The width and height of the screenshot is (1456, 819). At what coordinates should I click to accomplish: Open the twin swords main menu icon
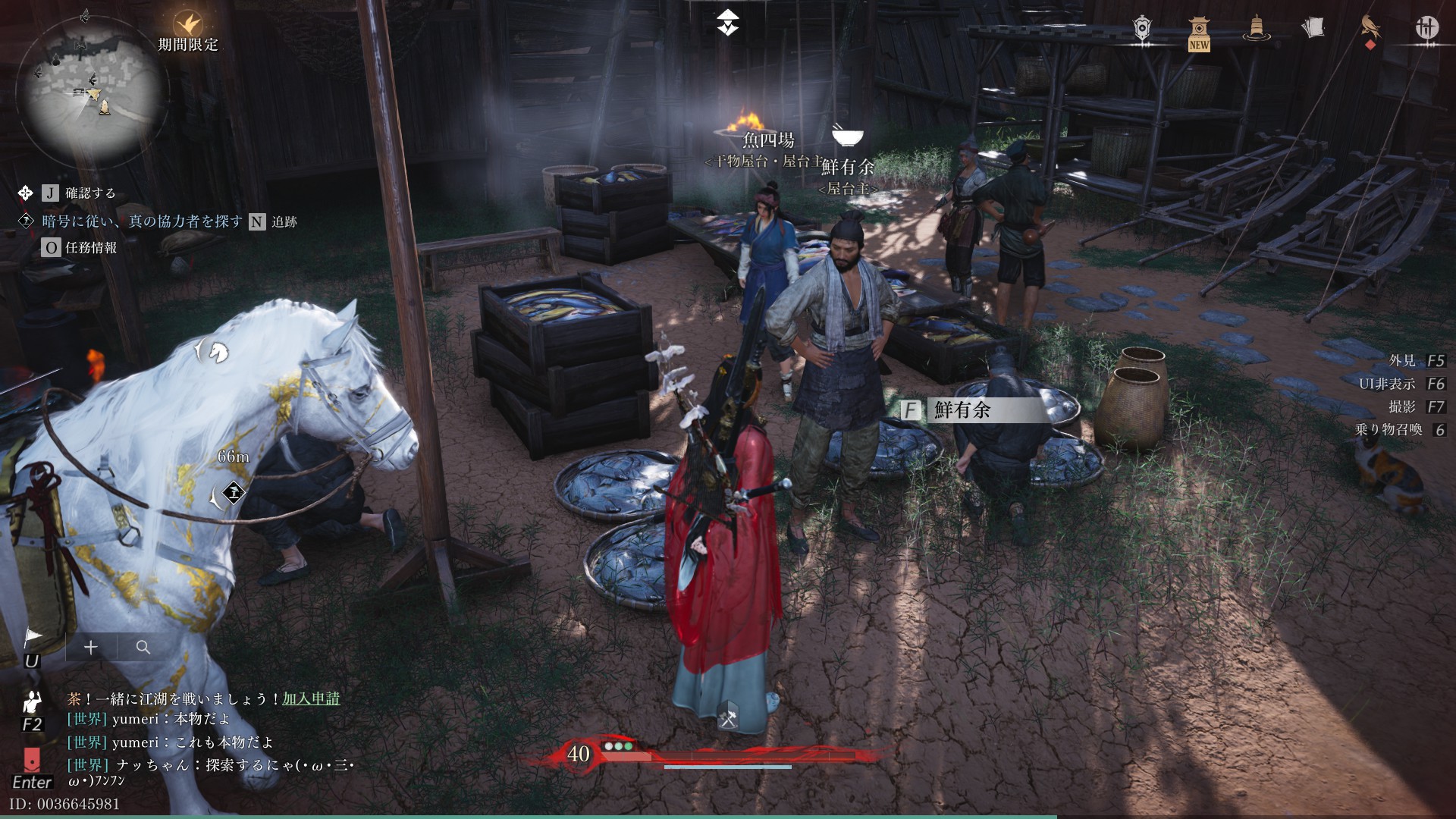tap(1427, 28)
